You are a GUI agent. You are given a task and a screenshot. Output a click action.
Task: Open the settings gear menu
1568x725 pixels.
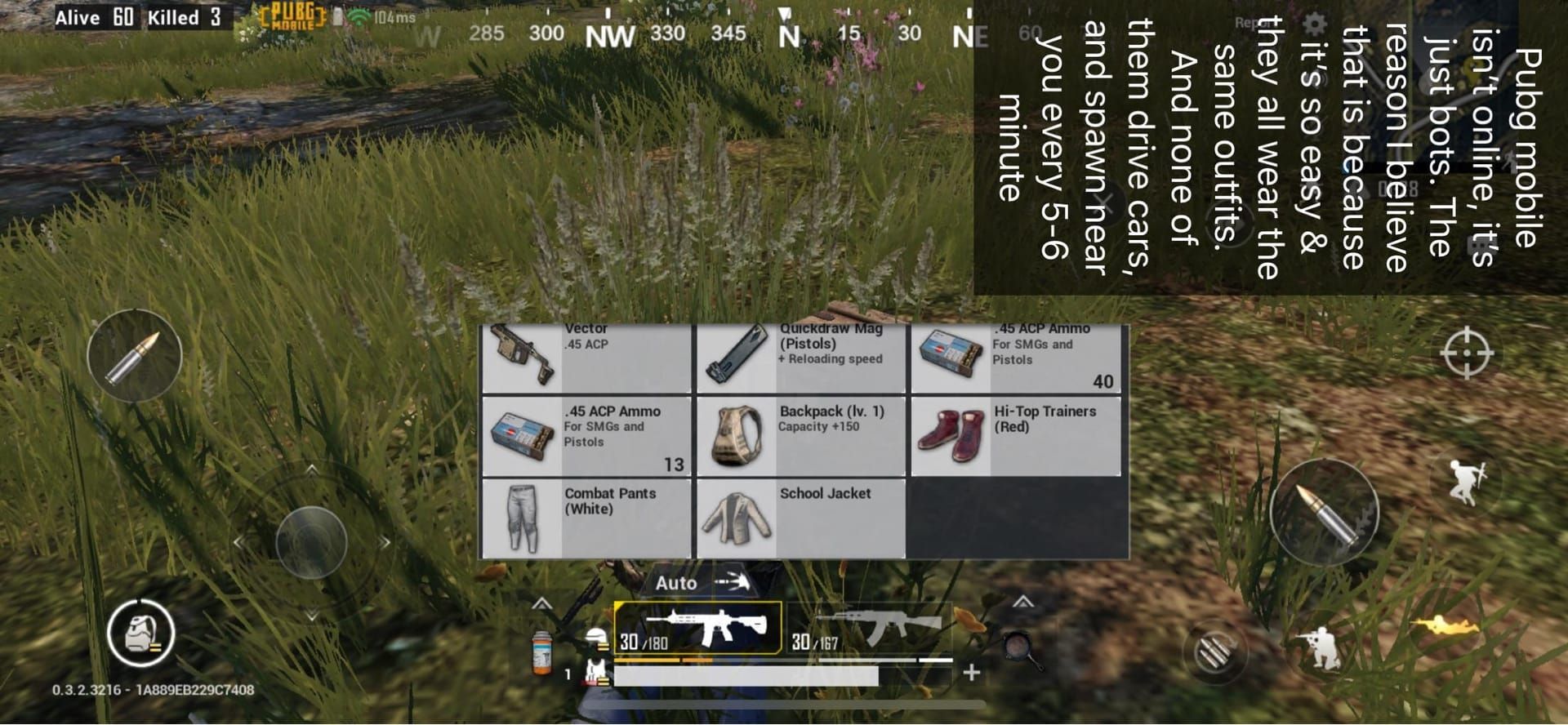pyautogui.click(x=1312, y=23)
